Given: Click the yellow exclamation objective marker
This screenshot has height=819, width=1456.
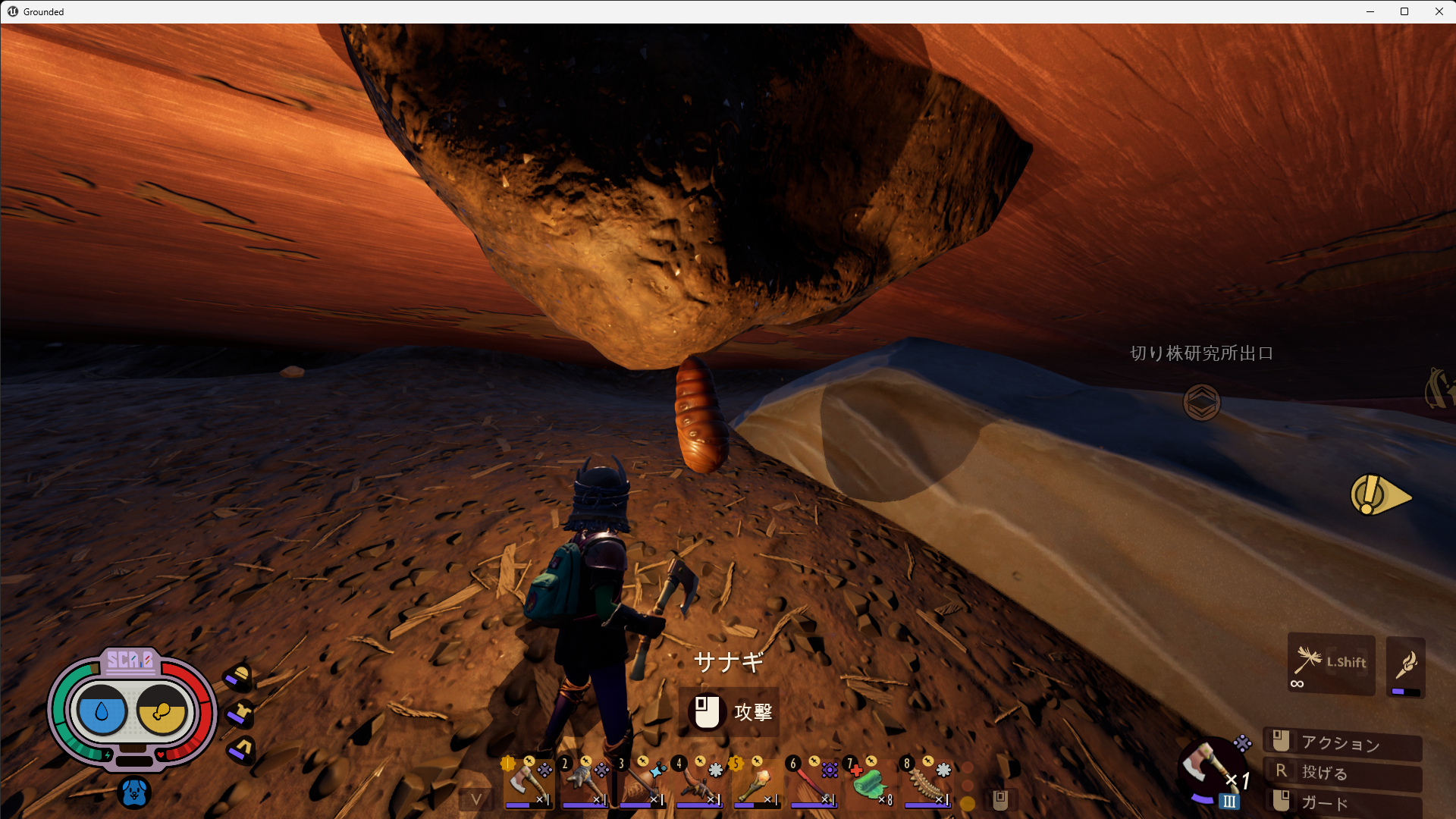Looking at the screenshot, I should tap(1379, 496).
